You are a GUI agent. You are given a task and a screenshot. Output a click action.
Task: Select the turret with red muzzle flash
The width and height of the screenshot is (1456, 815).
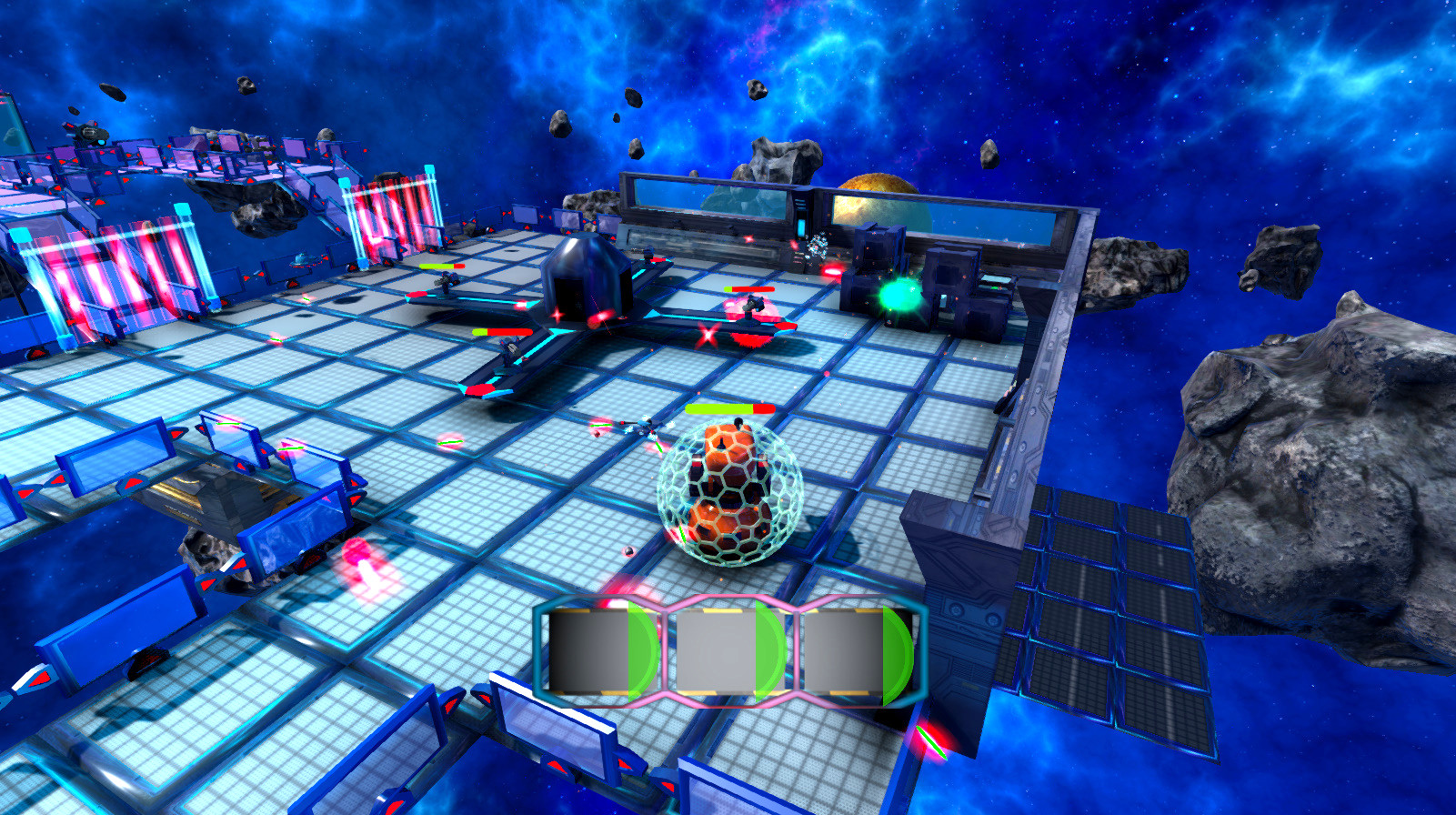tap(753, 309)
